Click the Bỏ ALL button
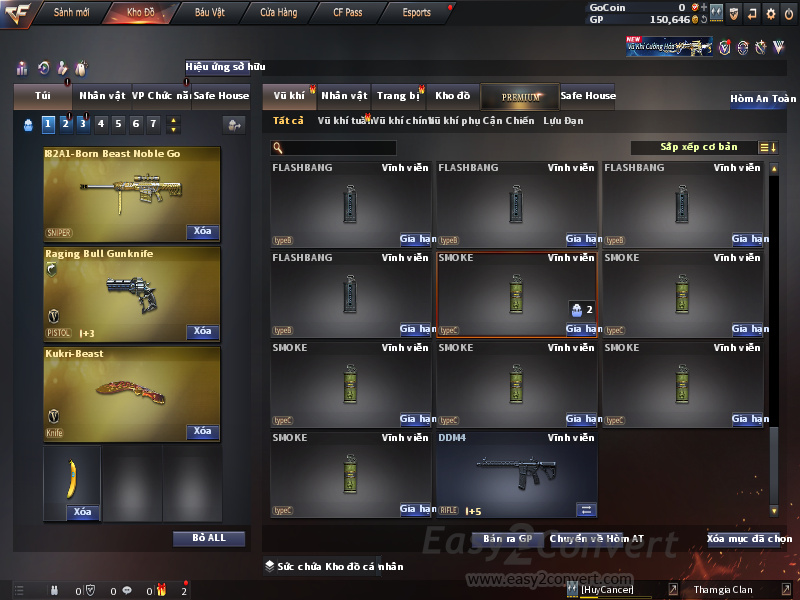 pos(209,538)
